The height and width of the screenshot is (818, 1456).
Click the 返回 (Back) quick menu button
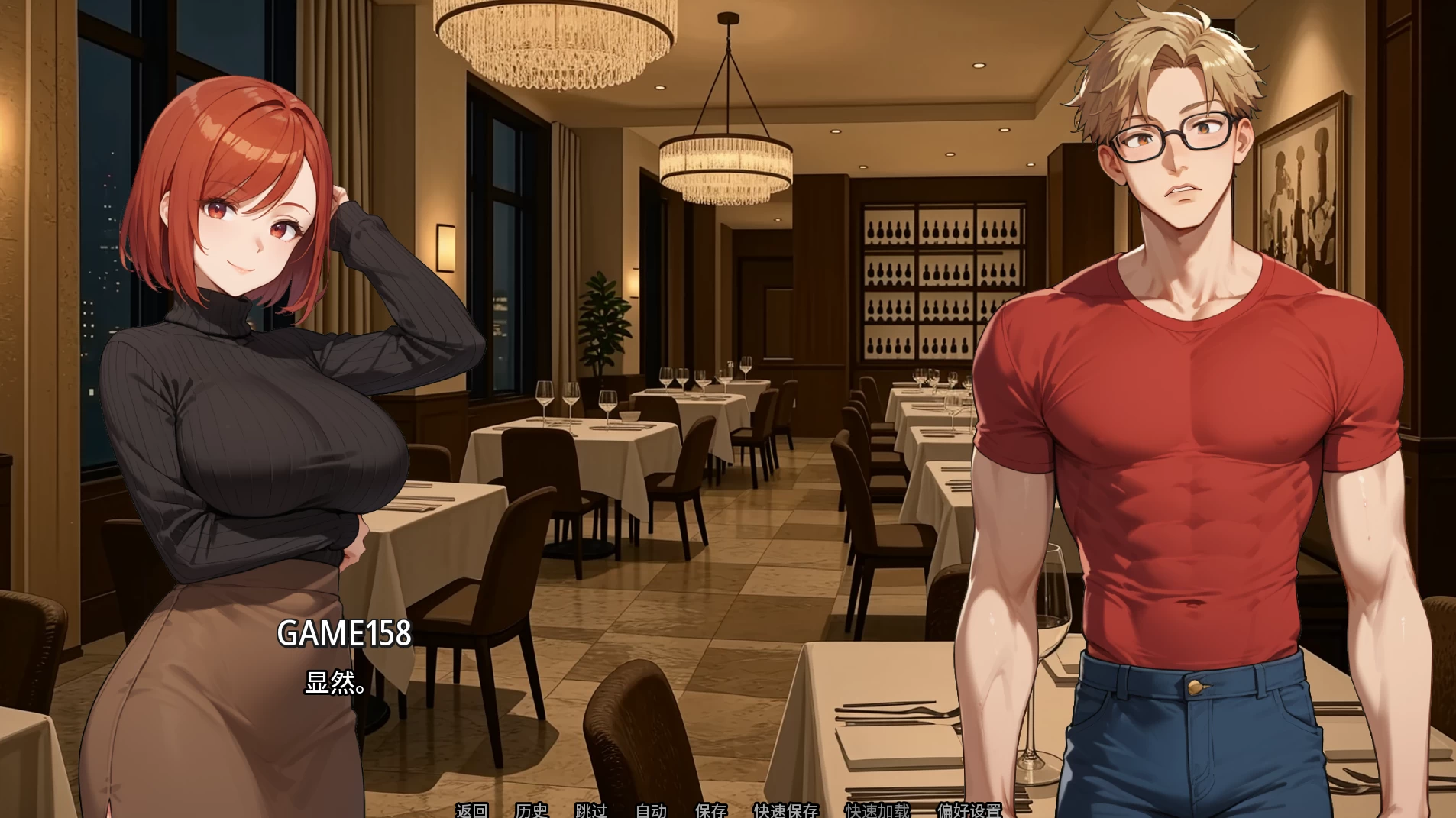[x=471, y=810]
